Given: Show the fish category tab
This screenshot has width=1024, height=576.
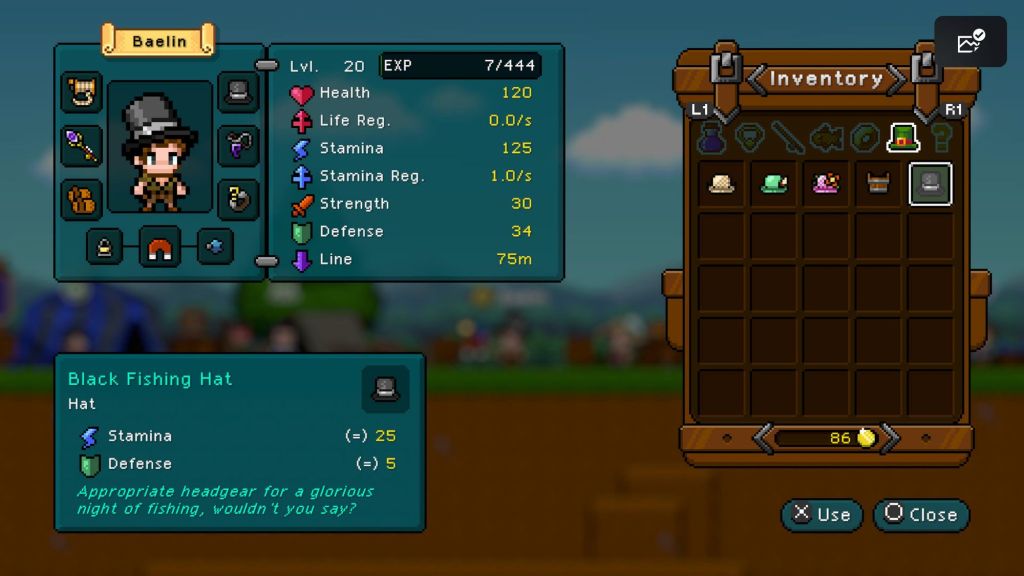Looking at the screenshot, I should (x=827, y=137).
